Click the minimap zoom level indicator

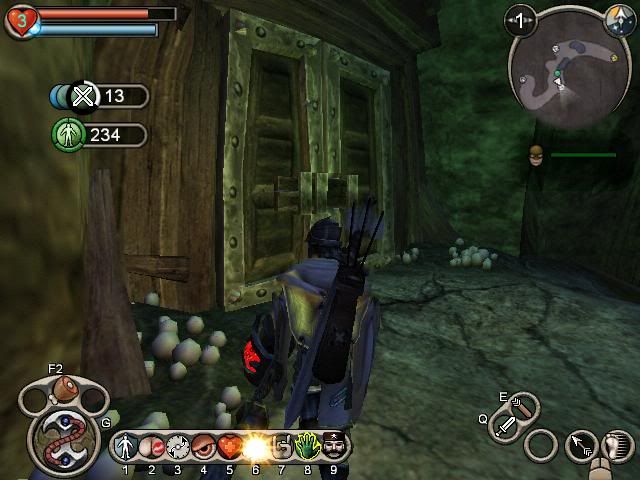(x=521, y=18)
